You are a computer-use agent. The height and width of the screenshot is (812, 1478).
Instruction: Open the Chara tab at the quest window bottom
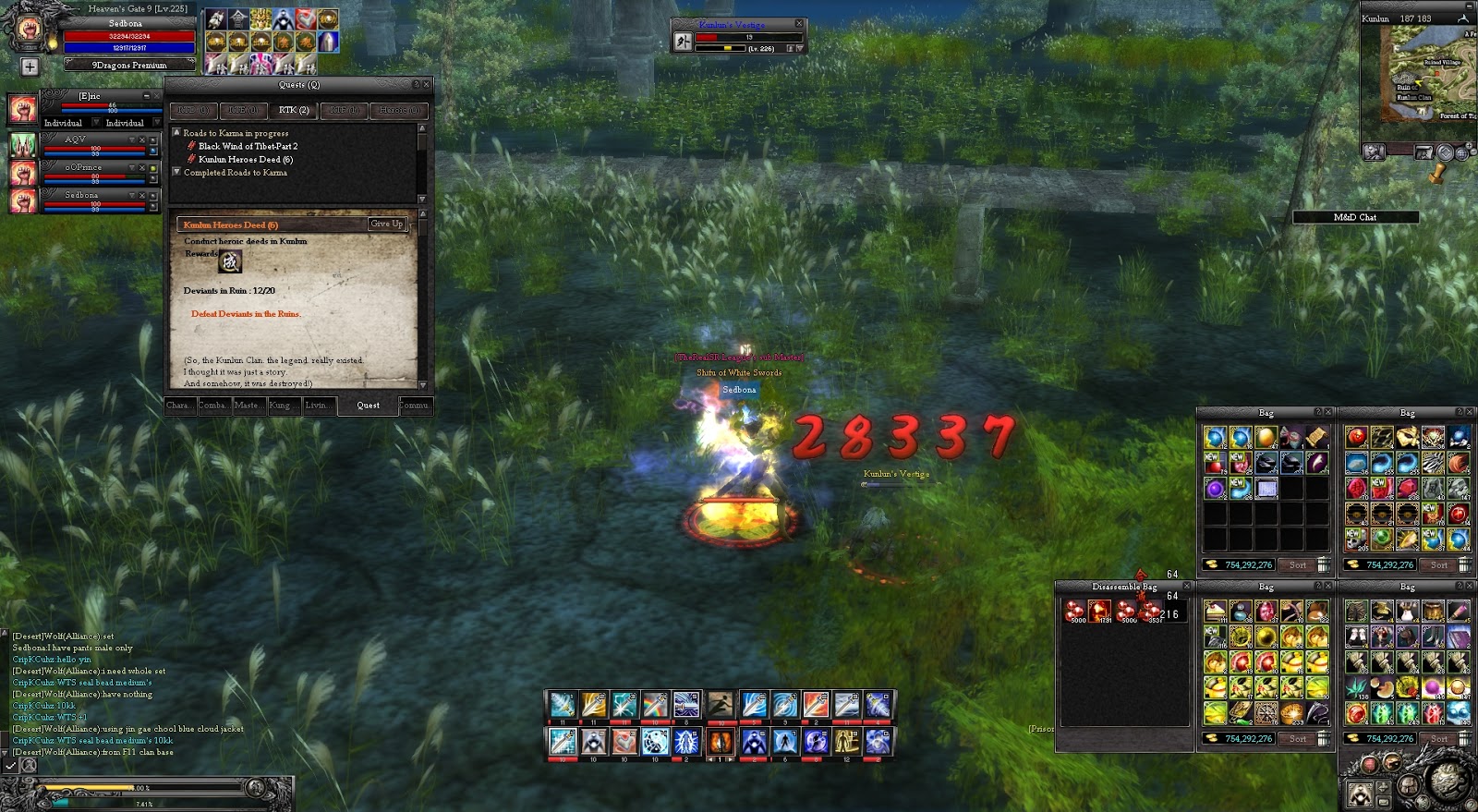(180, 405)
